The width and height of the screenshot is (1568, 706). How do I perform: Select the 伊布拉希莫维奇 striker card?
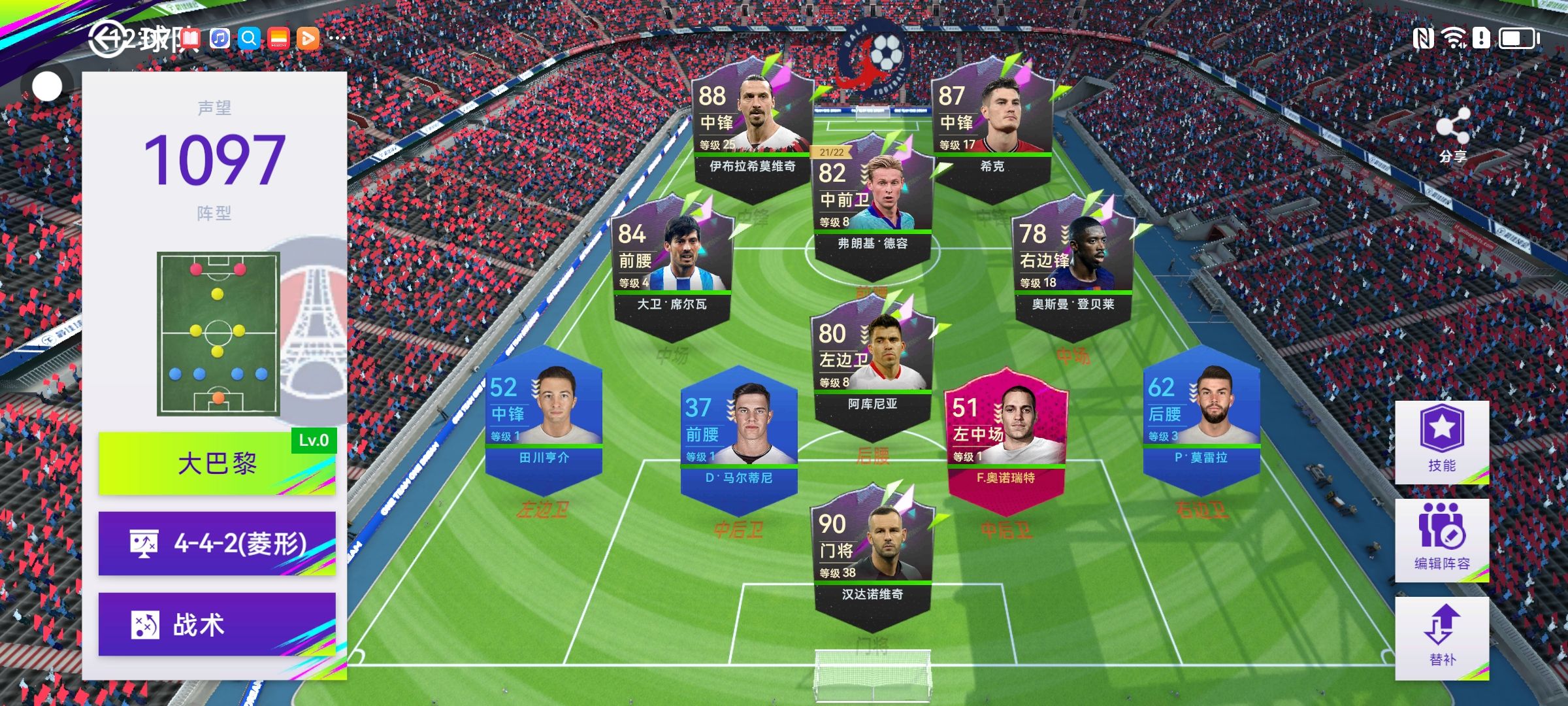point(751,127)
